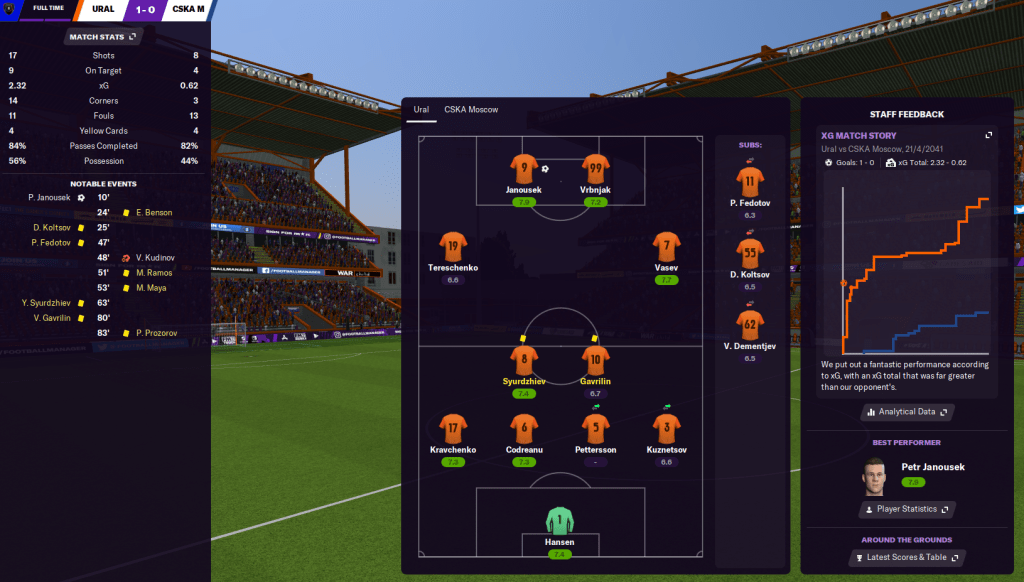Image resolution: width=1024 pixels, height=582 pixels.
Task: Select midfielder Gavrilin
Action: [595, 362]
